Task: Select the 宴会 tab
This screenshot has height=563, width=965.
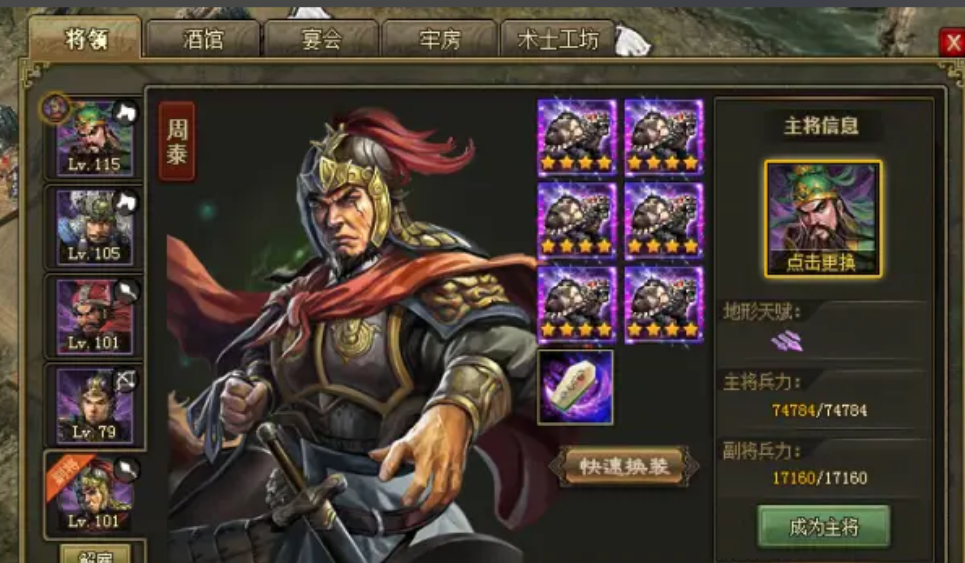Action: 321,40
